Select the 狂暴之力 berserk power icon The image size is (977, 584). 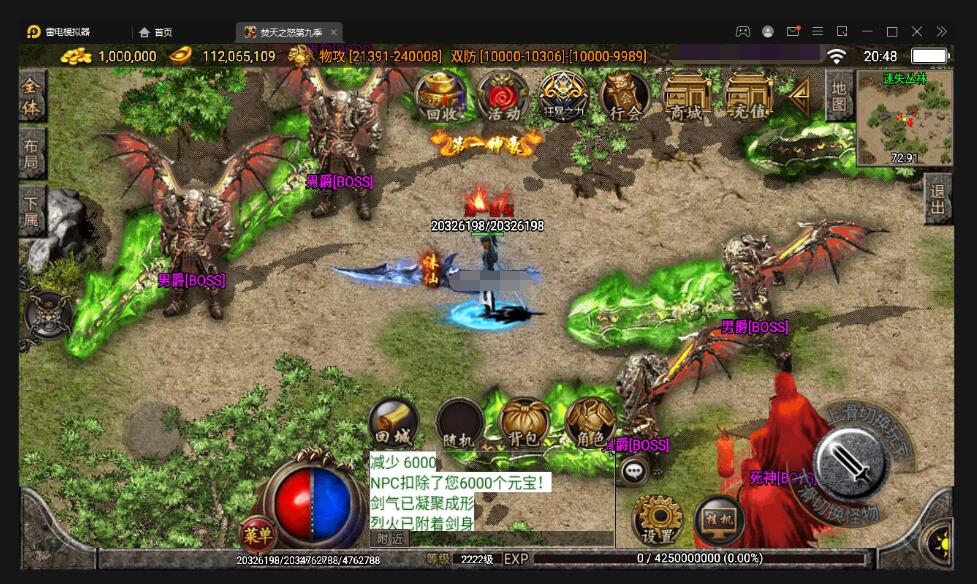point(563,97)
